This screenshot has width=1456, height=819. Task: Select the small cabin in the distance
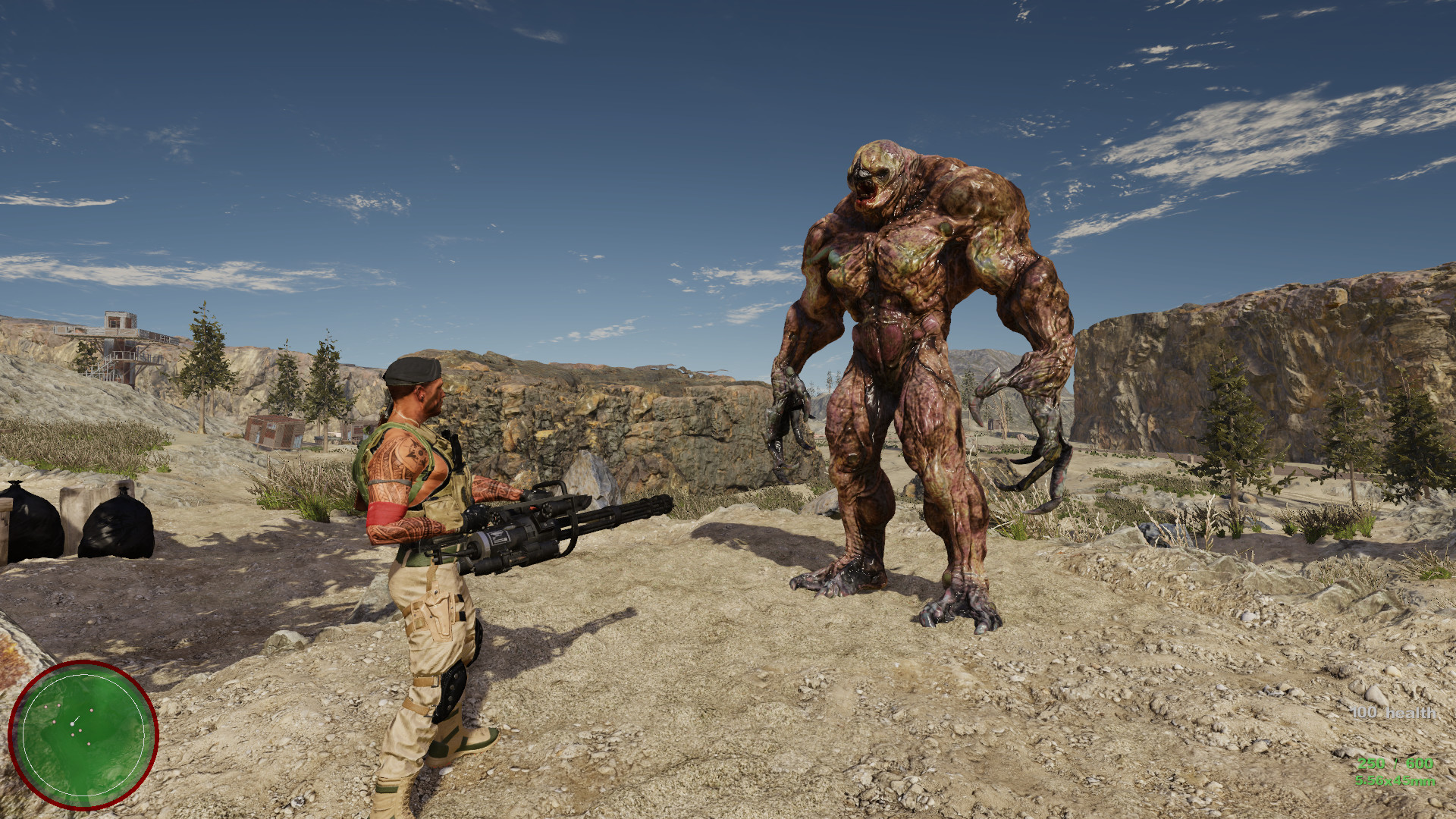pyautogui.click(x=273, y=432)
